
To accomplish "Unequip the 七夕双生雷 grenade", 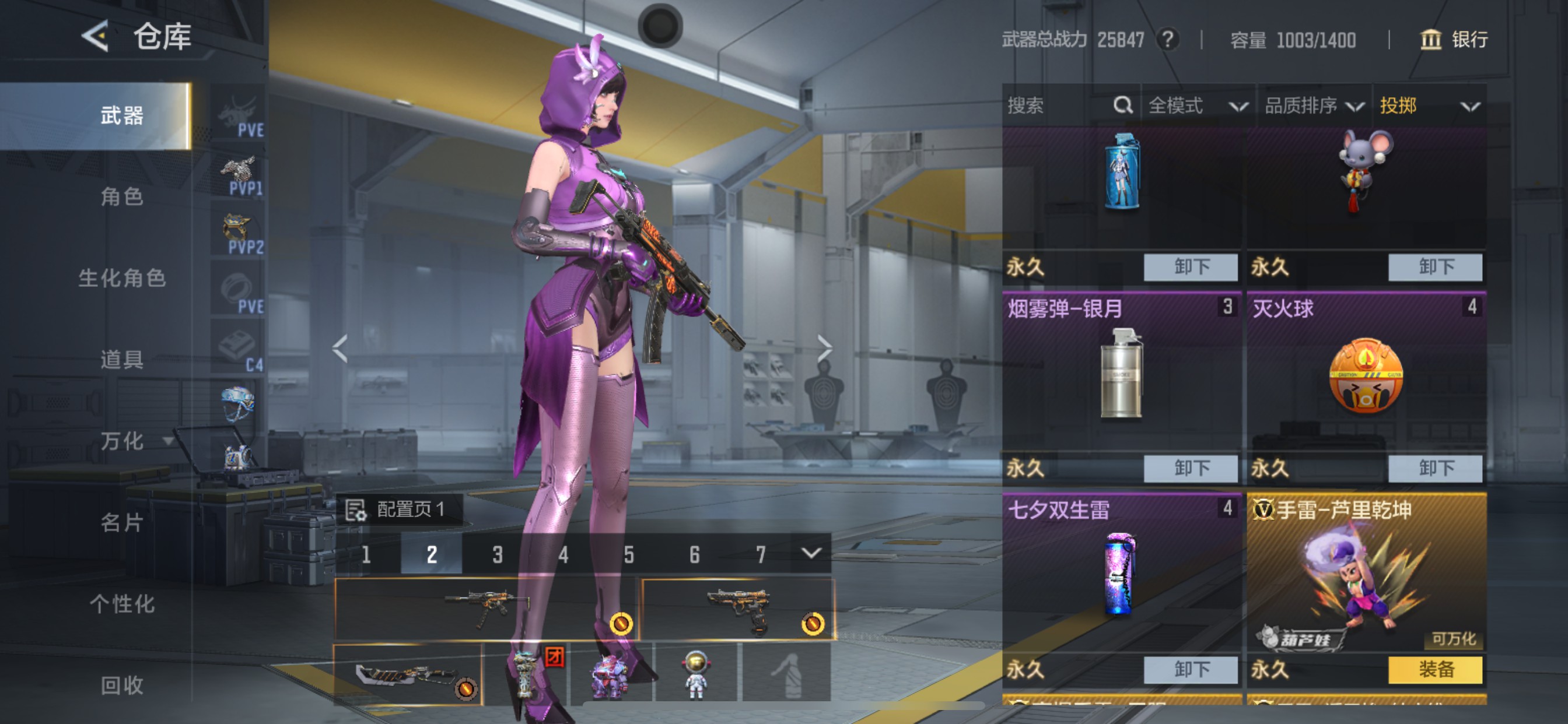I will pos(1190,670).
